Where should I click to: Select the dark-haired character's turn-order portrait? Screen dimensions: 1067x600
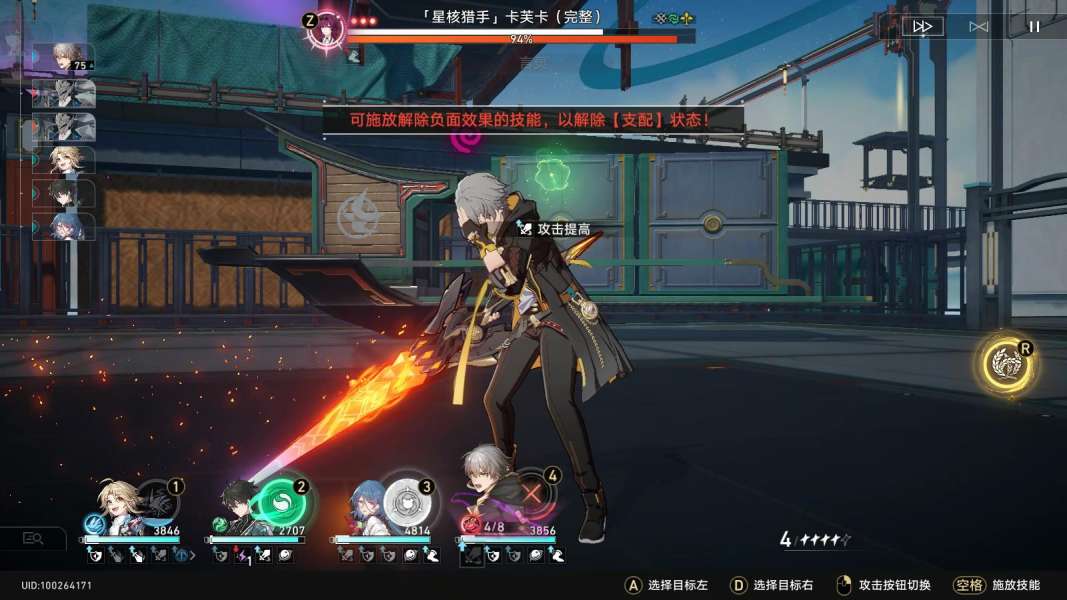pyautogui.click(x=66, y=193)
